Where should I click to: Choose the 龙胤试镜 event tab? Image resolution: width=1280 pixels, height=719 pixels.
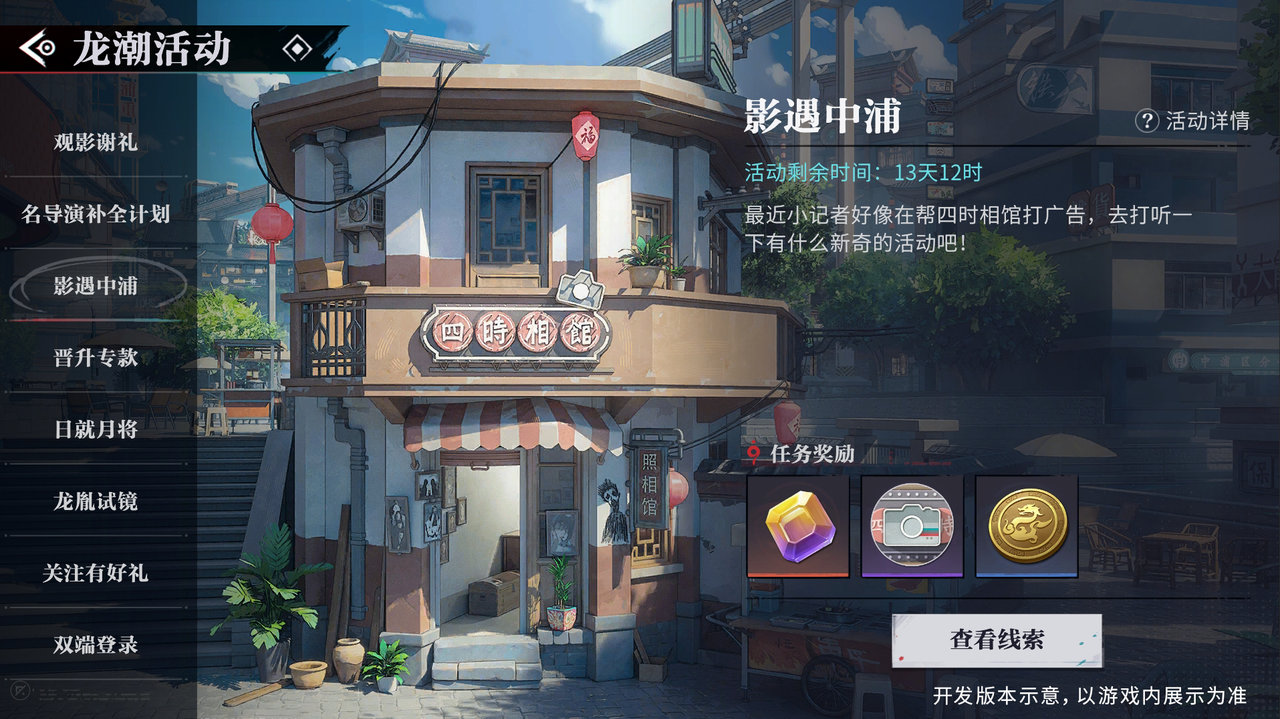(x=96, y=501)
